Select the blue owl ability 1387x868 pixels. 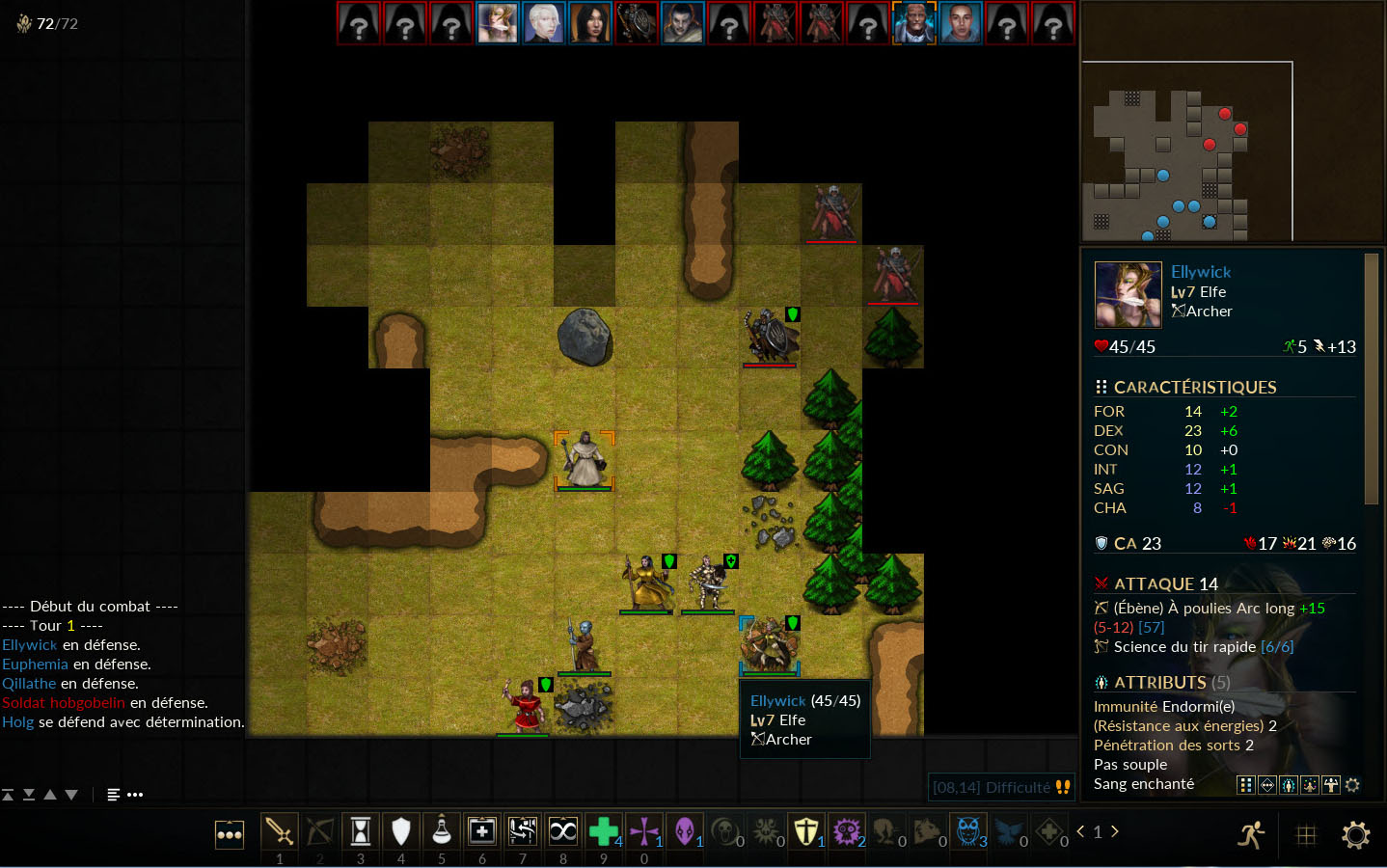tap(968, 831)
